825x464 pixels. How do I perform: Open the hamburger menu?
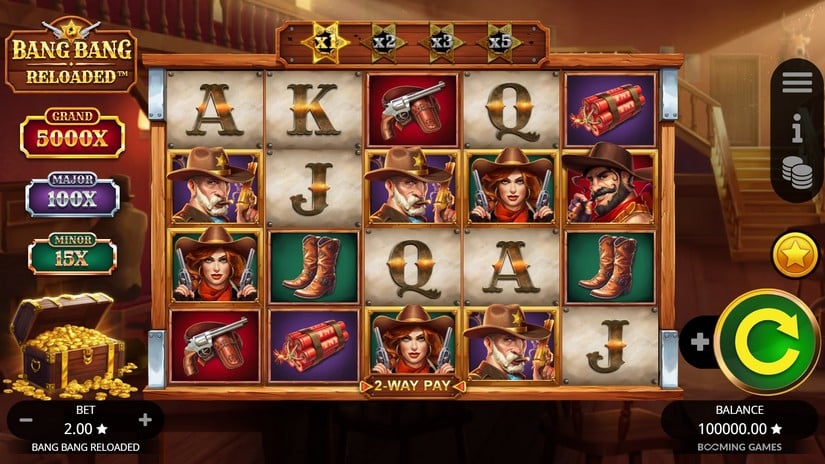(797, 84)
